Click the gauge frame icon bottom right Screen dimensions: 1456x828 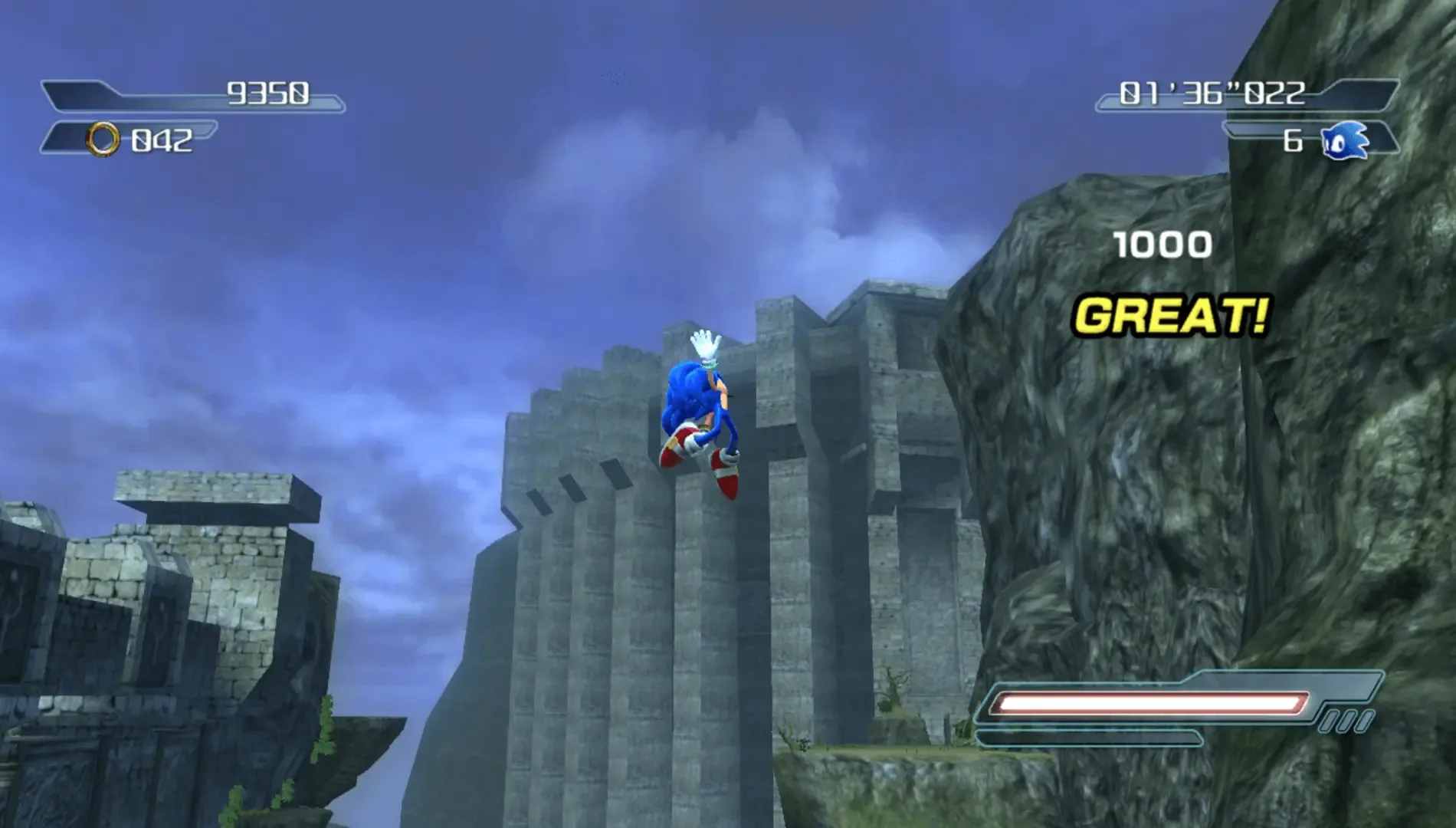point(1349,721)
